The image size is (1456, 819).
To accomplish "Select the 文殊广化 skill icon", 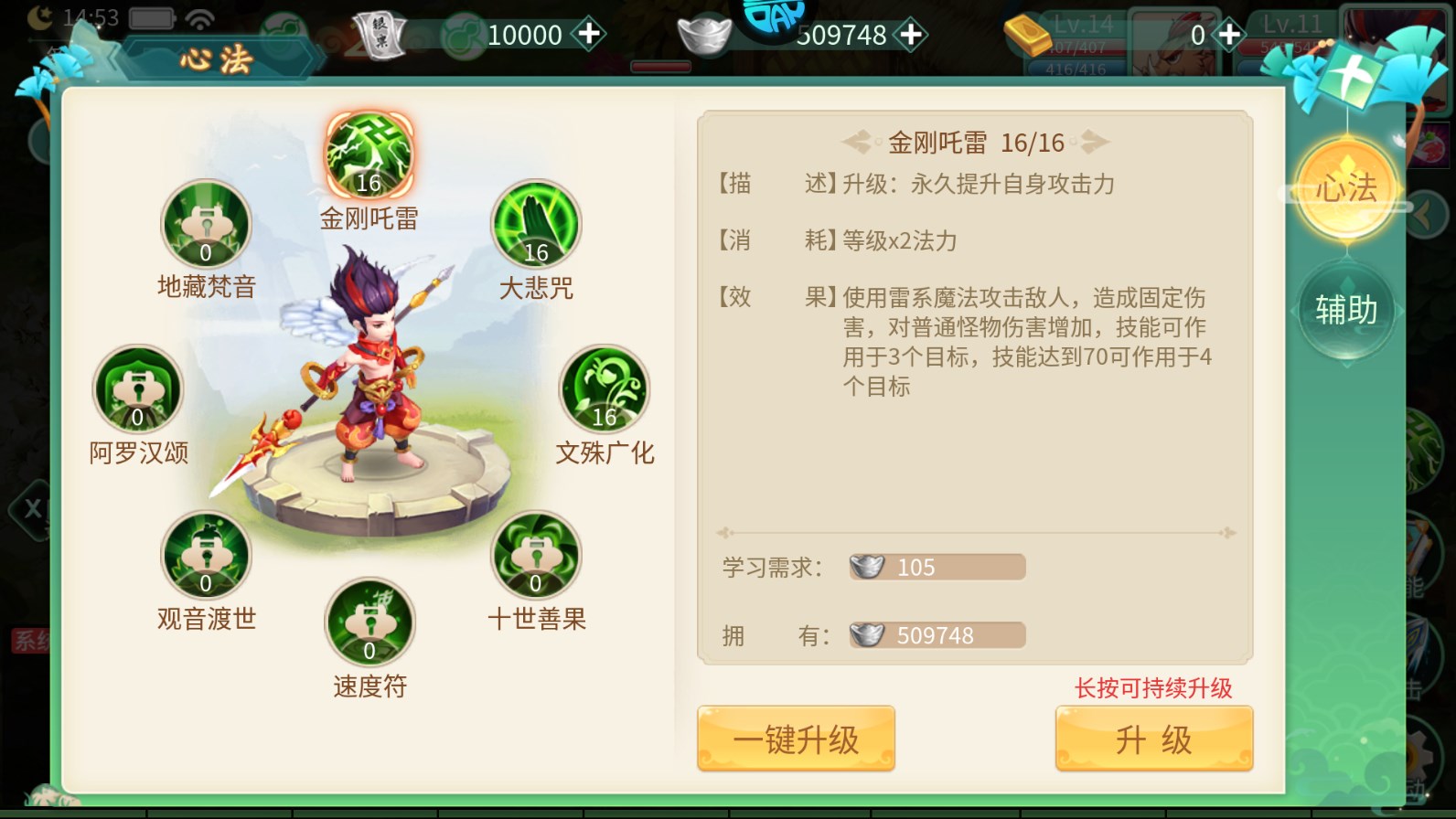I will coord(605,388).
